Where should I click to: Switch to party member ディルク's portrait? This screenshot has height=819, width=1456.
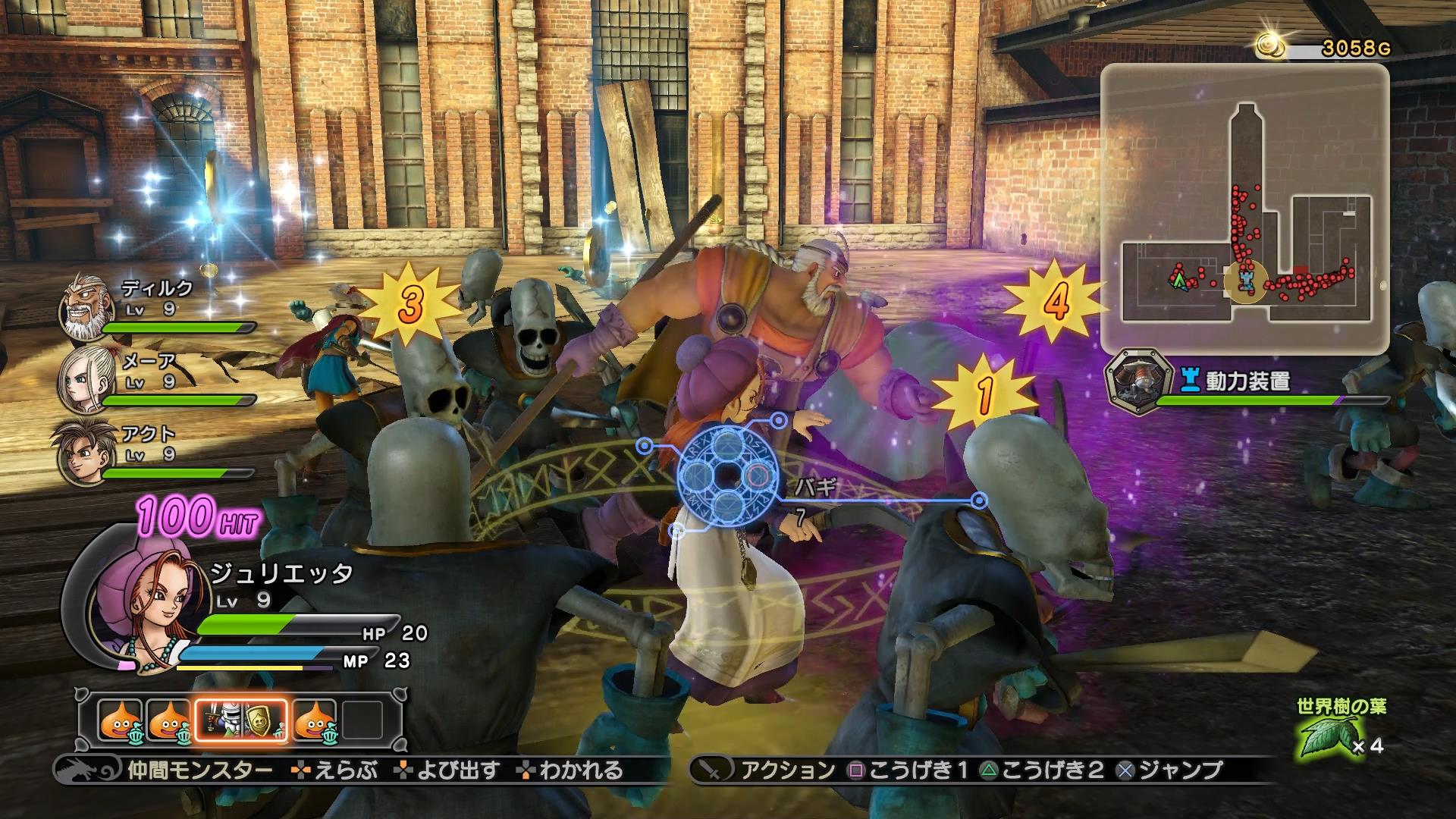[x=80, y=307]
